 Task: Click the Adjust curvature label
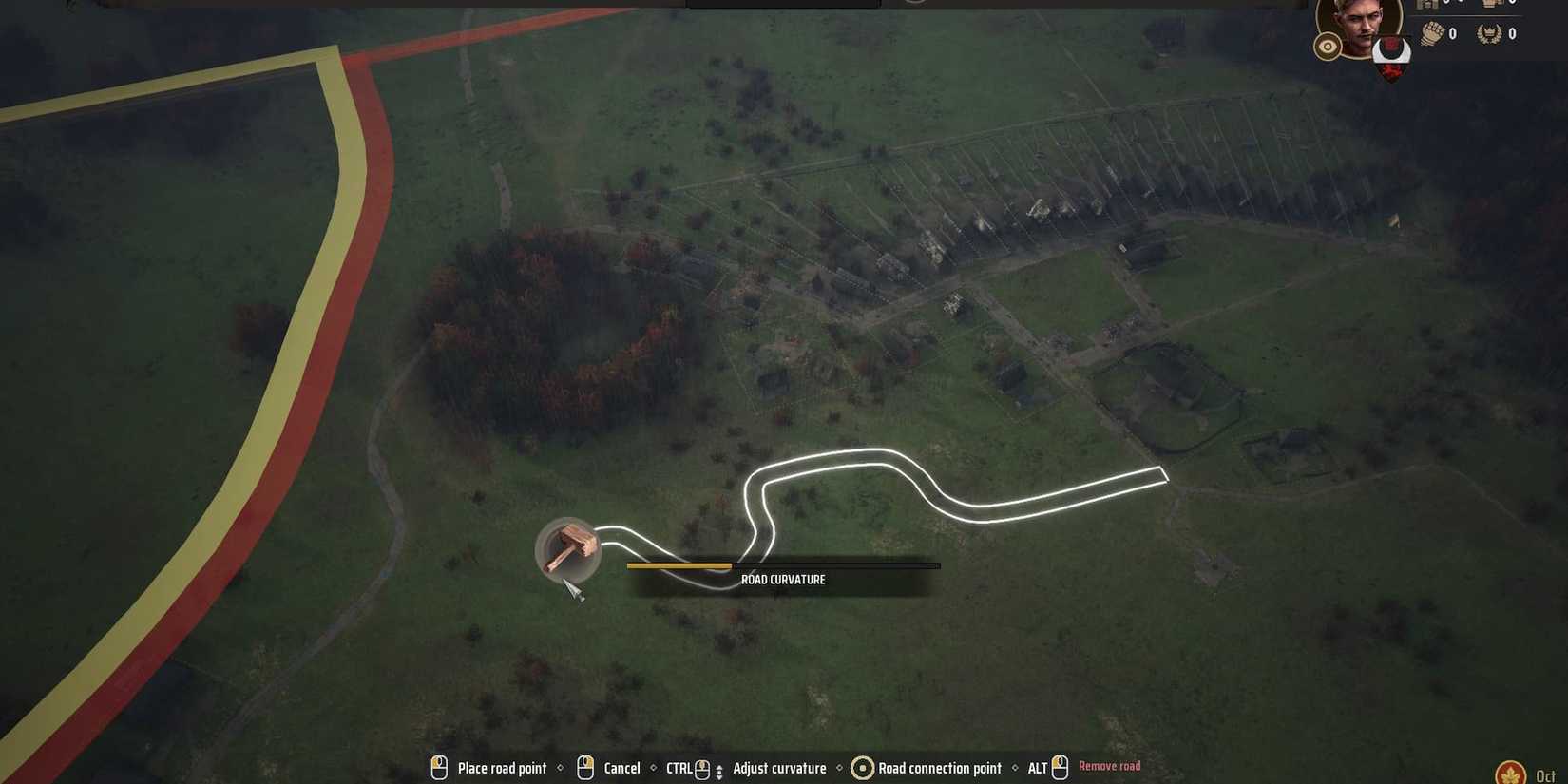click(x=779, y=768)
